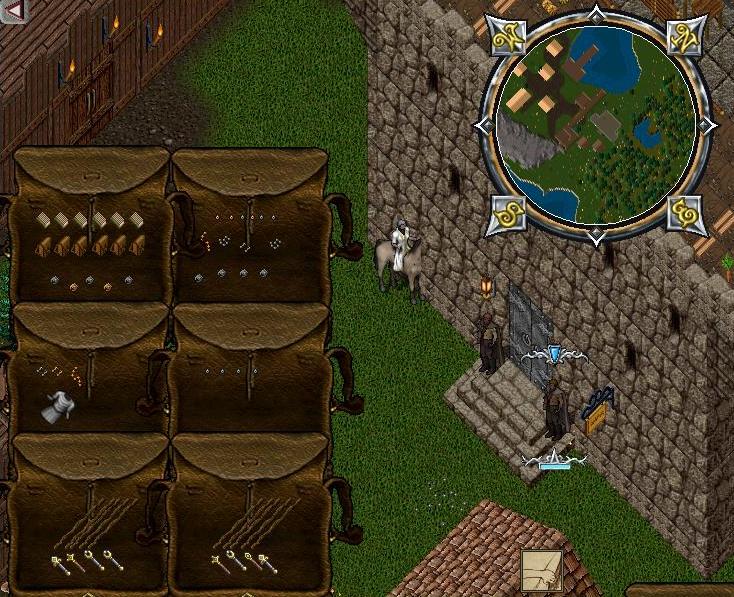The width and height of the screenshot is (734, 597).
Task: Click the E compass marker on the minimap
Action: click(x=688, y=214)
